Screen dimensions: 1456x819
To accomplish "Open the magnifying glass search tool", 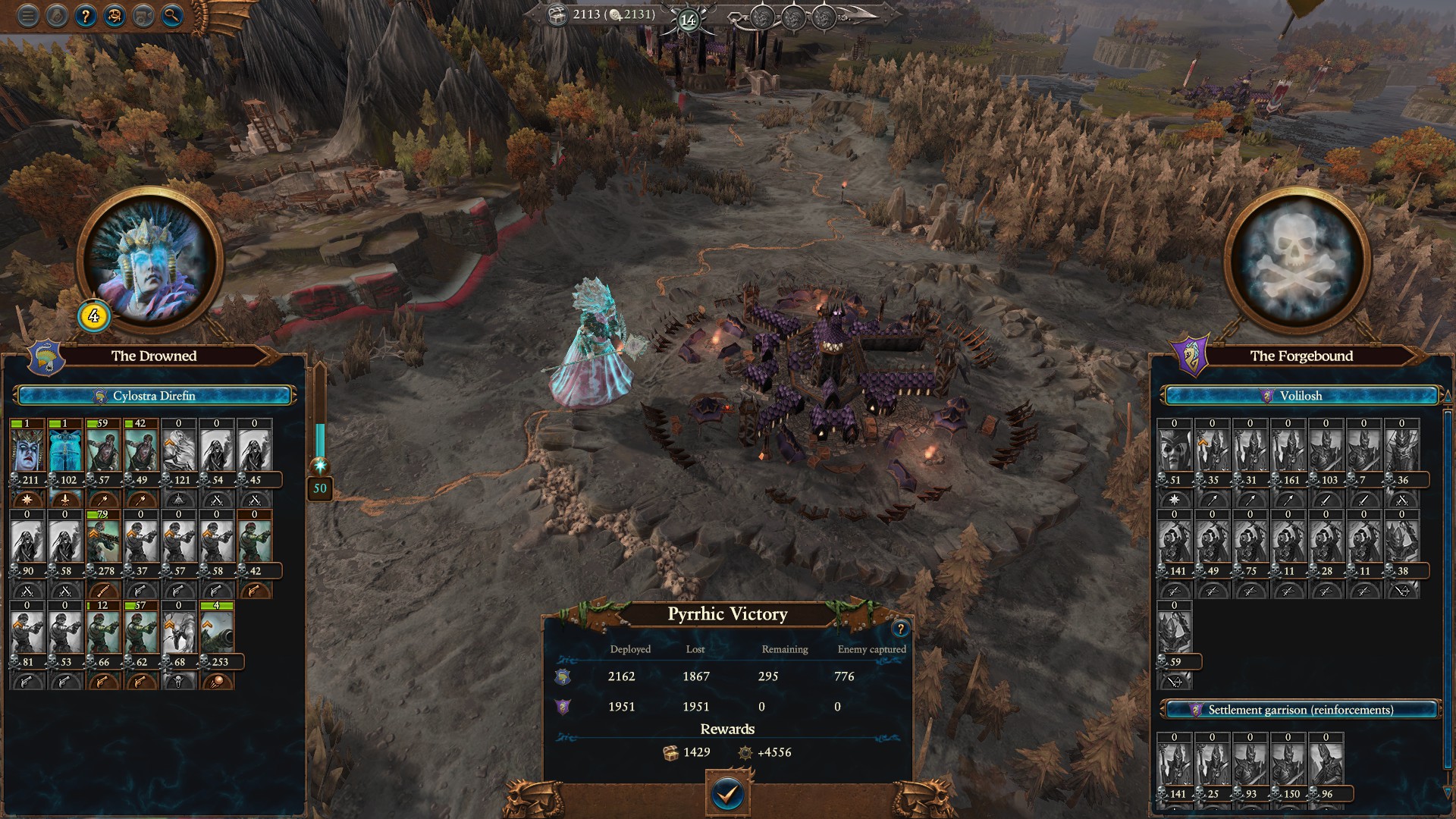I will point(172,16).
